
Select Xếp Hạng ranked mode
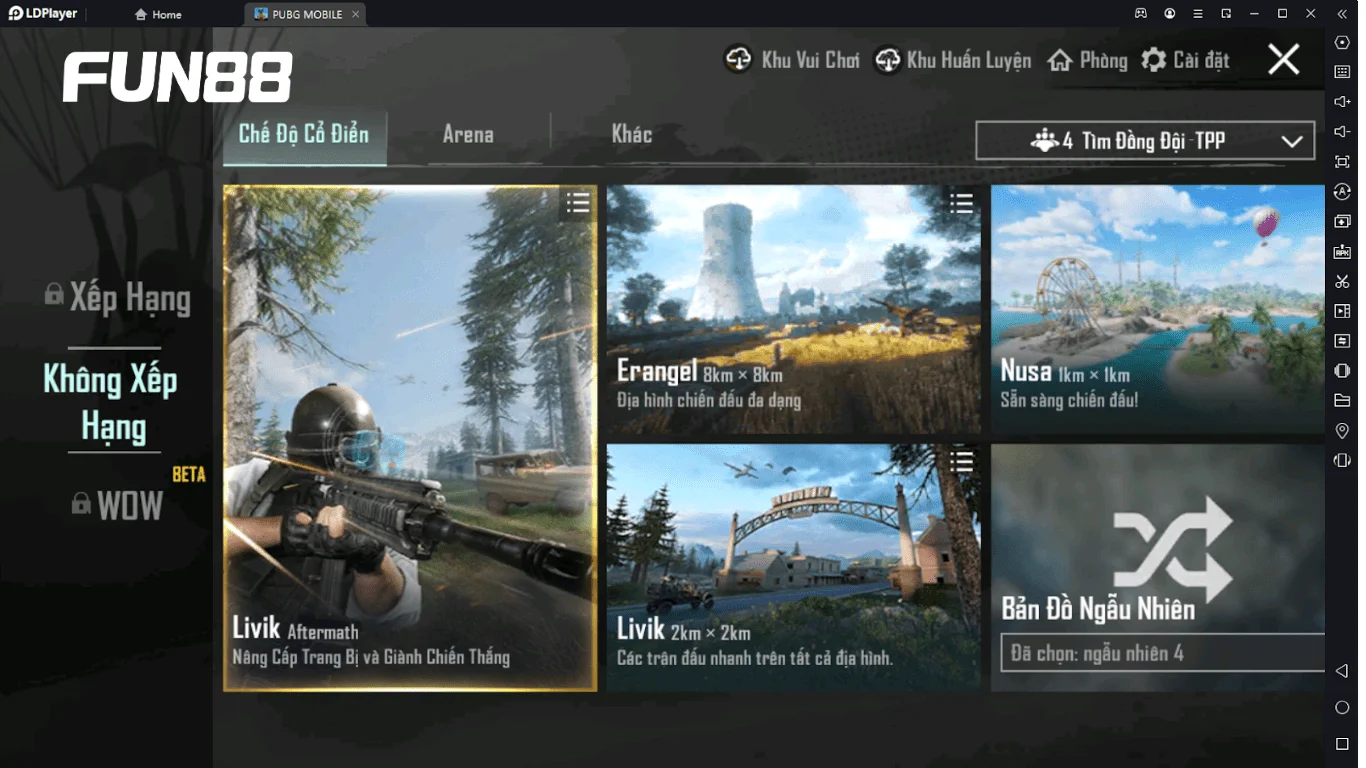tap(118, 298)
